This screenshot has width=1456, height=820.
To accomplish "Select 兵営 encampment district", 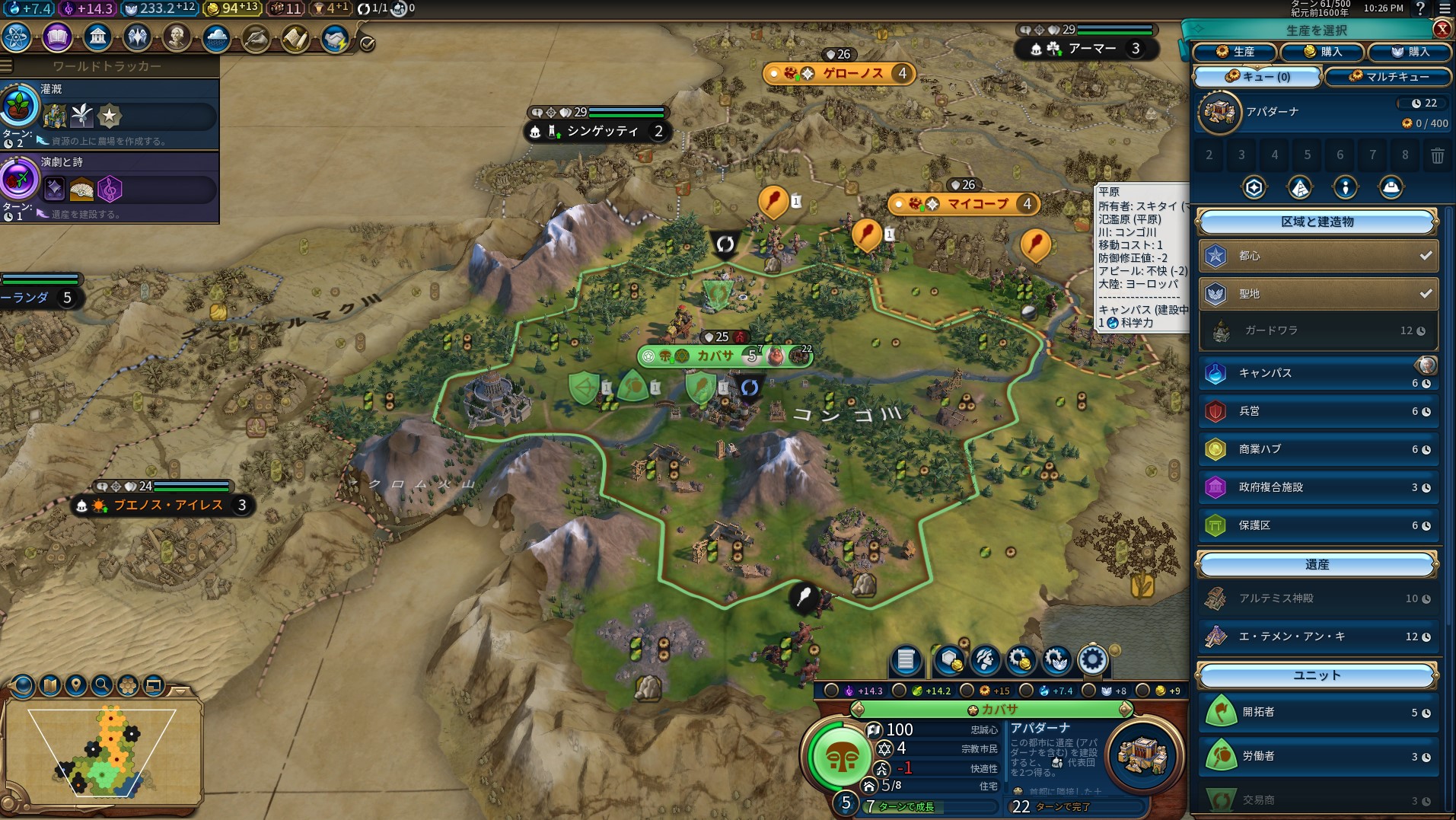I will click(1317, 411).
